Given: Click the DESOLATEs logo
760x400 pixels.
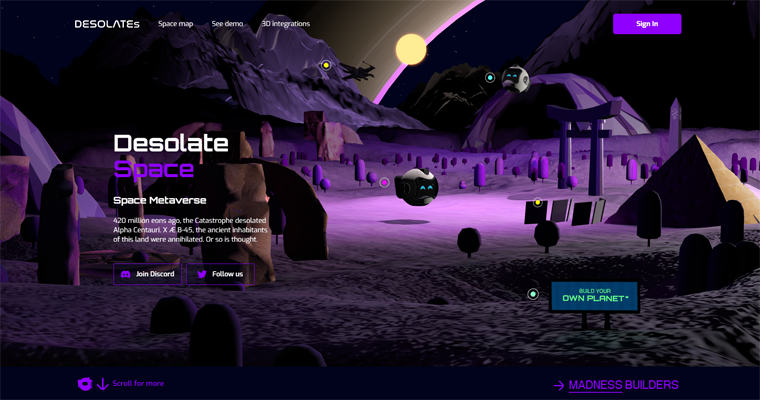Looking at the screenshot, I should [x=107, y=24].
